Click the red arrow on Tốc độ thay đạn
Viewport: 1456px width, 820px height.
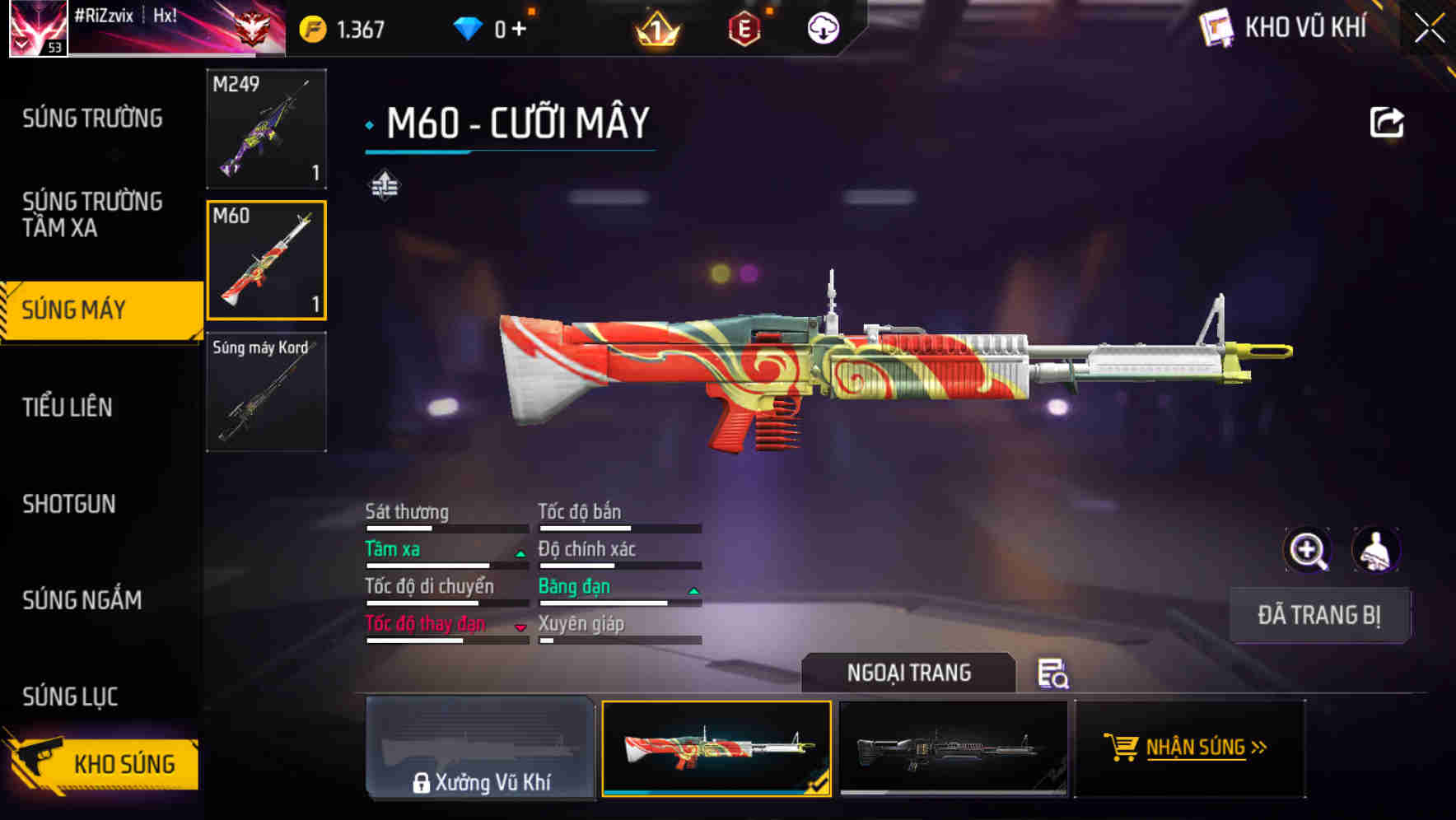pos(520,628)
